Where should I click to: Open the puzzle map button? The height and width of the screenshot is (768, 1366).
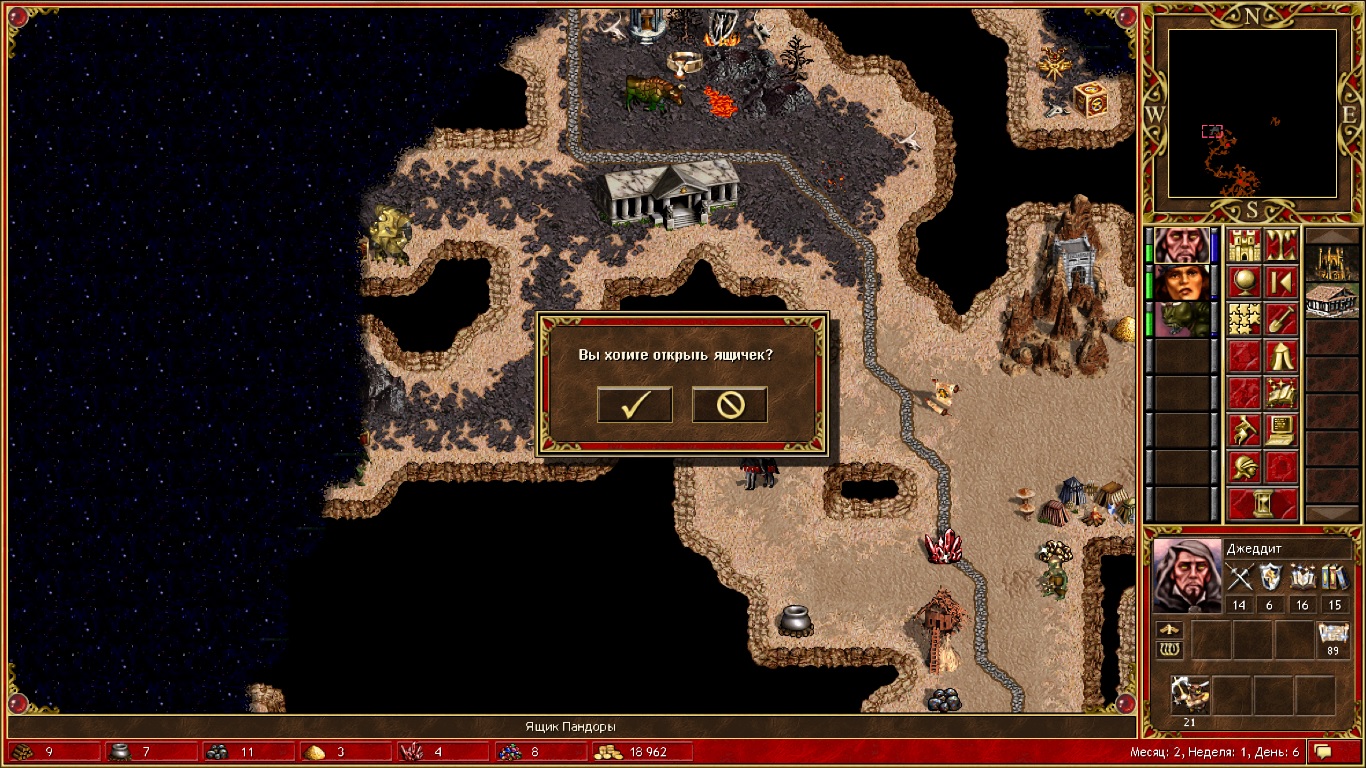[x=1244, y=320]
